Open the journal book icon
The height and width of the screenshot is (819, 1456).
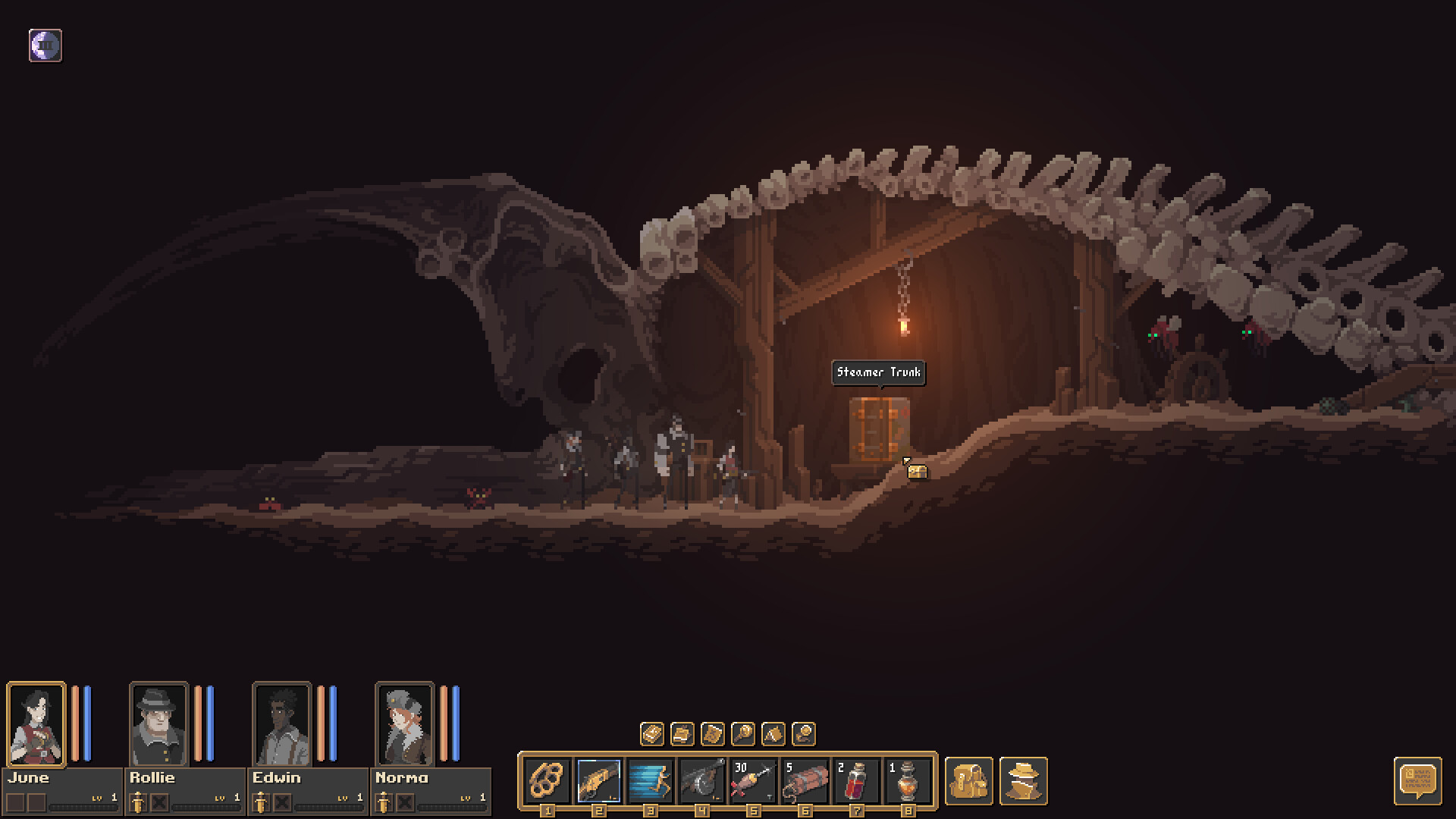(x=652, y=733)
